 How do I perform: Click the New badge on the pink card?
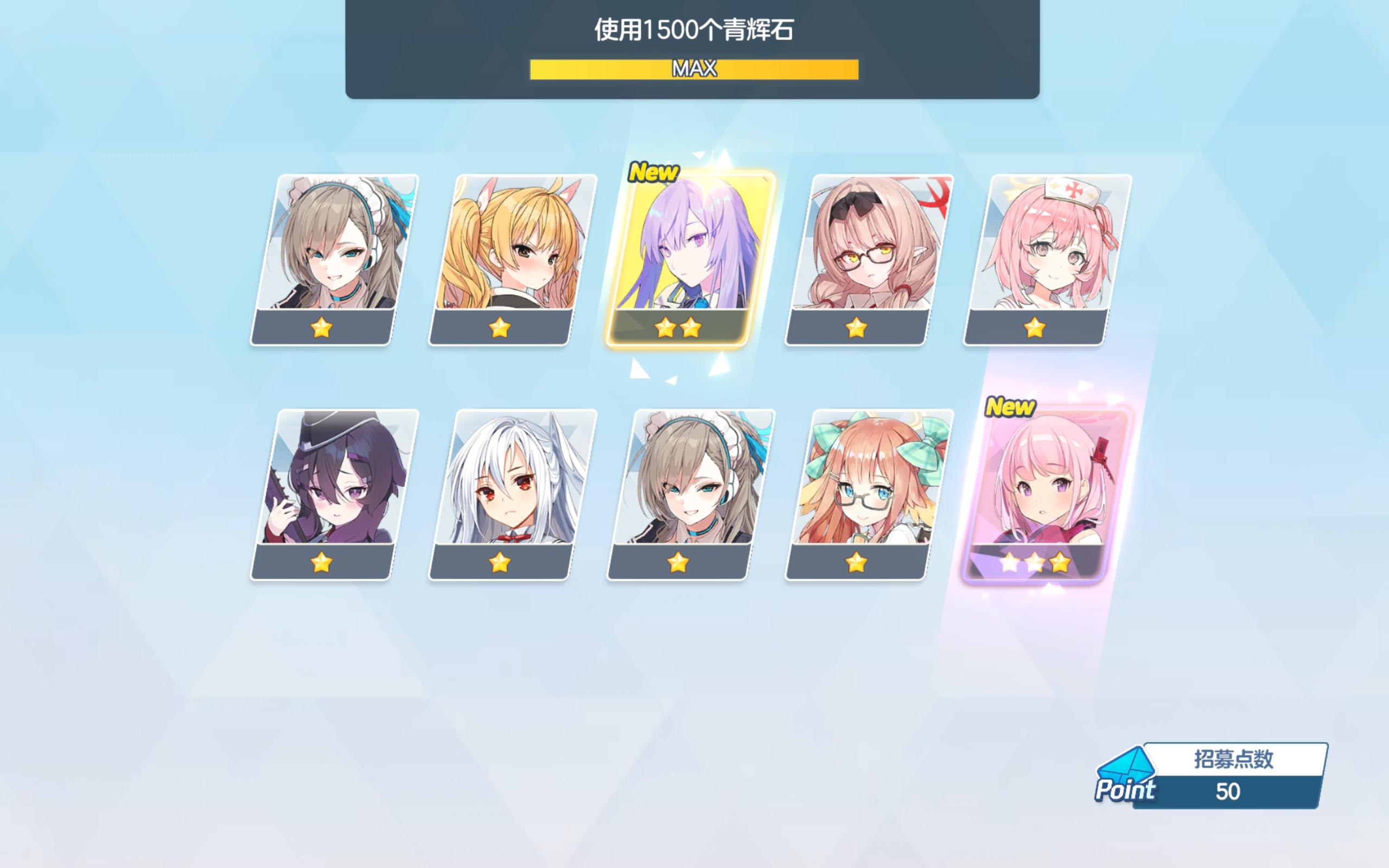tap(1009, 407)
